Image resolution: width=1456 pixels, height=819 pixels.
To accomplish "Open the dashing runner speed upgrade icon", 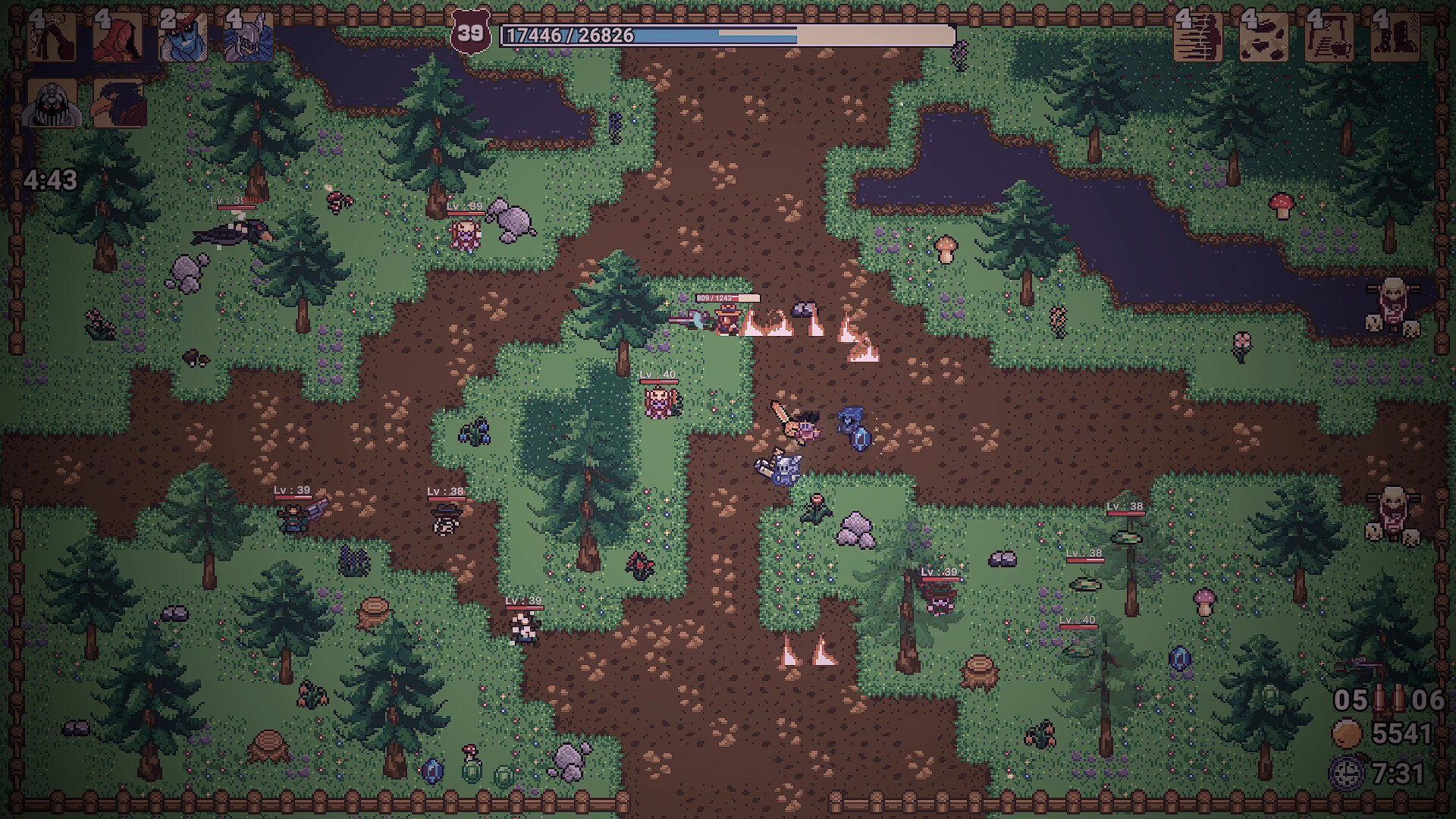I will point(1198,36).
